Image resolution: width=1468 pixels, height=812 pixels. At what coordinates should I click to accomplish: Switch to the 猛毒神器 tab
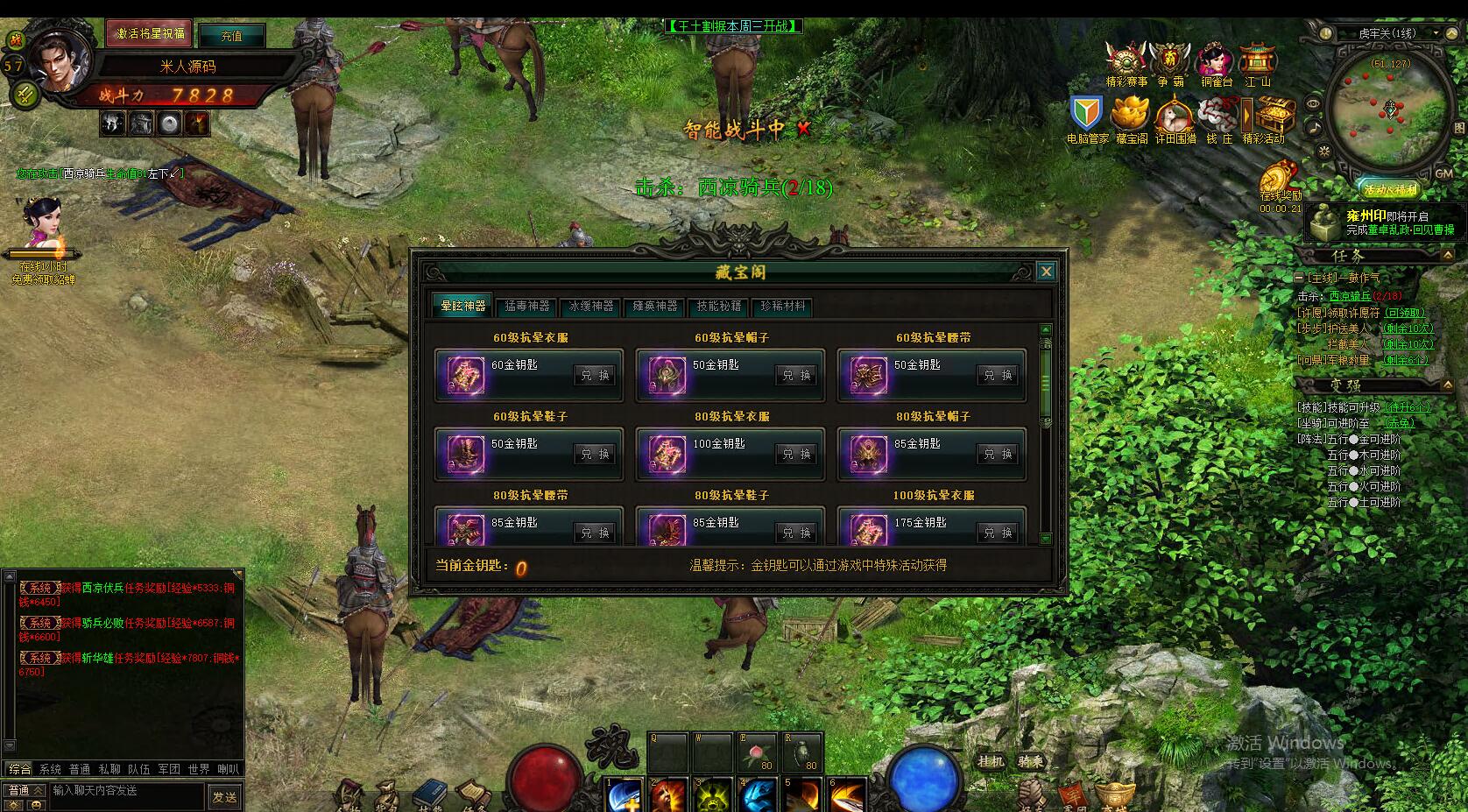(x=526, y=306)
